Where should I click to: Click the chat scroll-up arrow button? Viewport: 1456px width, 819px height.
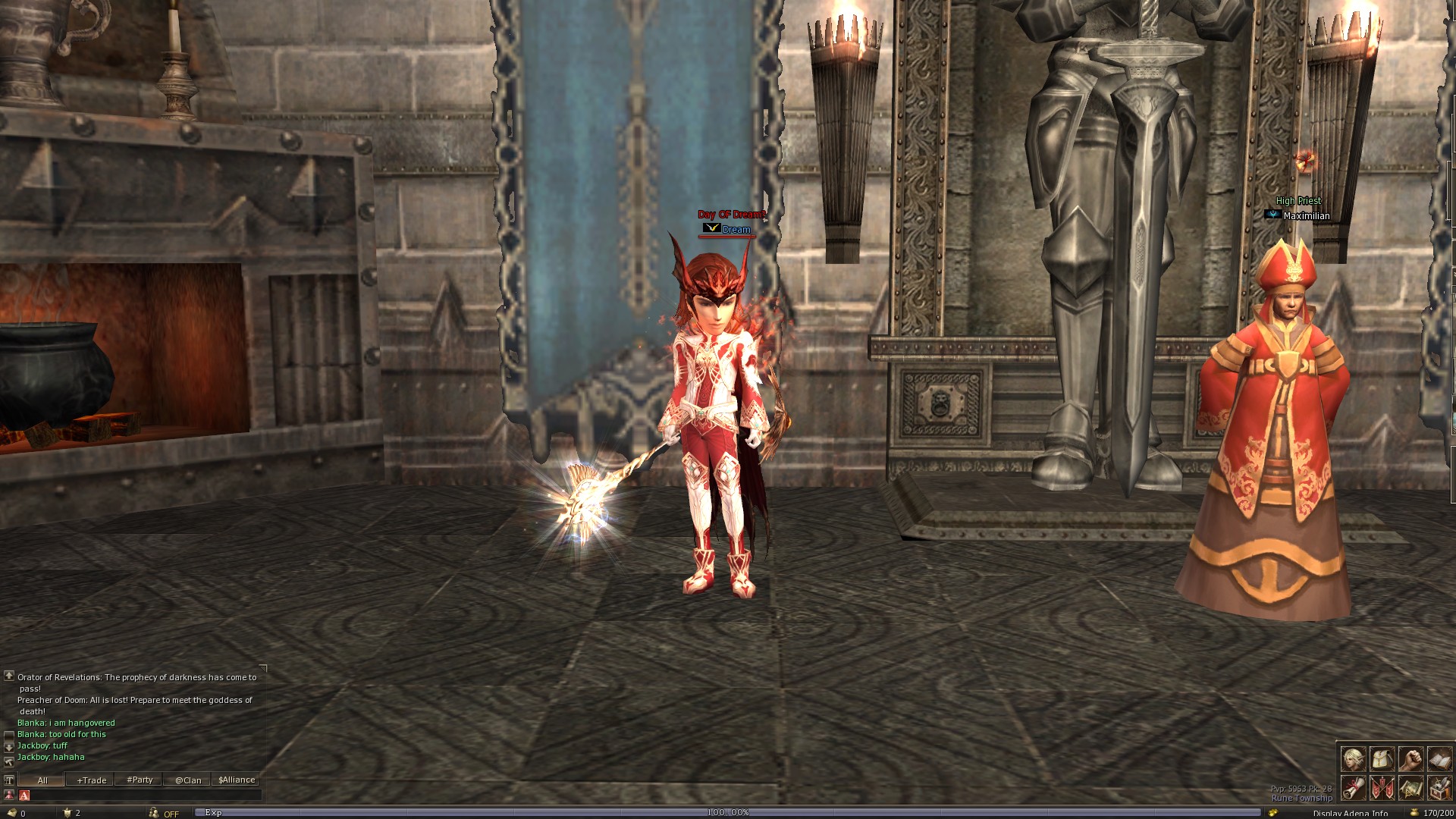9,676
